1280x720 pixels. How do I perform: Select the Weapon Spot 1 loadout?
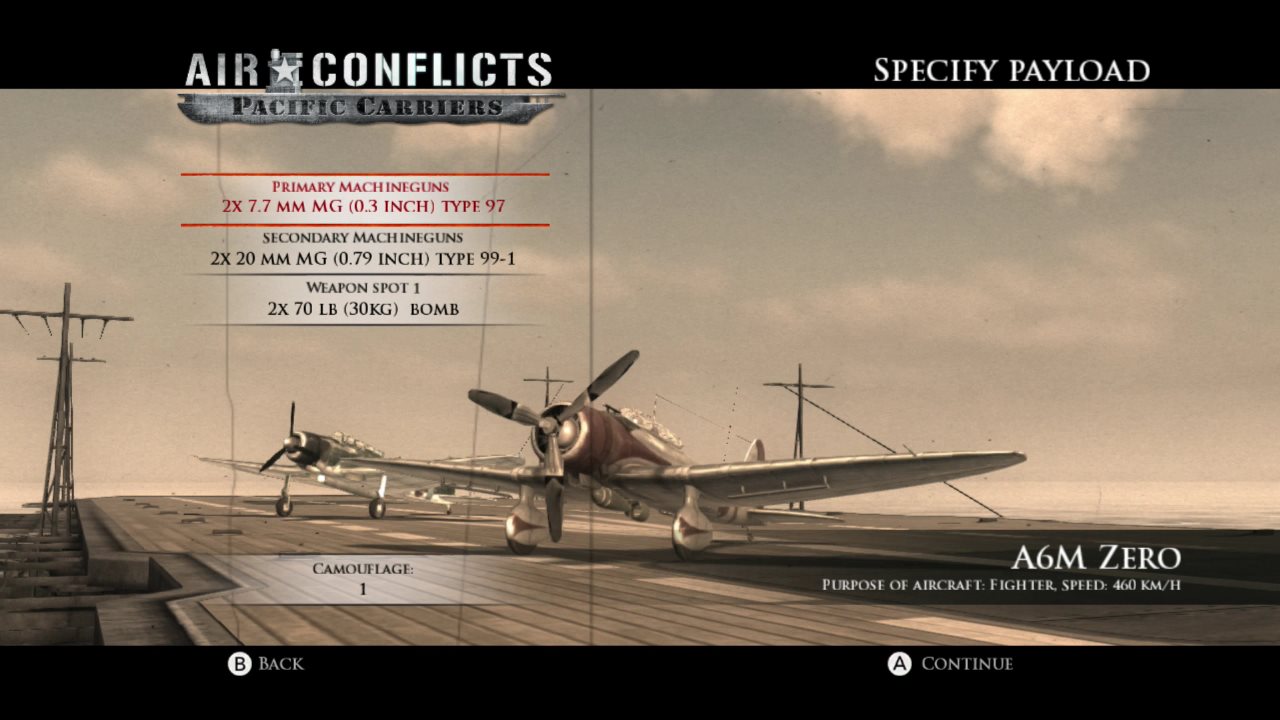(x=363, y=288)
